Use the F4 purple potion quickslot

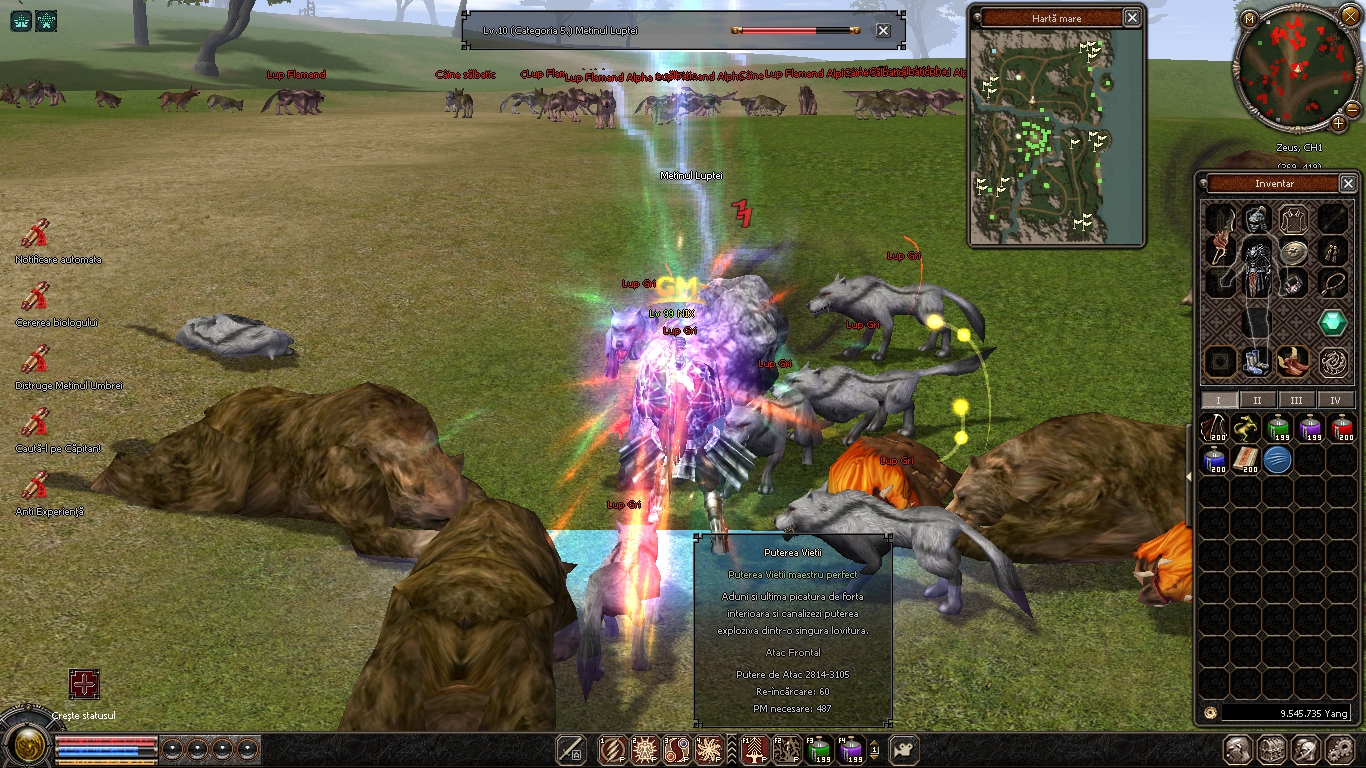tap(851, 749)
